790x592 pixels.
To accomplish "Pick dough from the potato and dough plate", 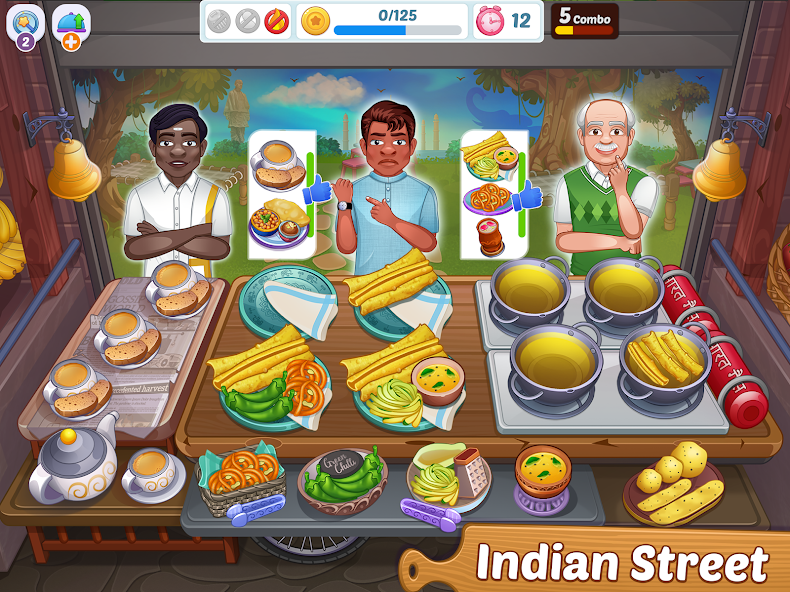I will 672,482.
